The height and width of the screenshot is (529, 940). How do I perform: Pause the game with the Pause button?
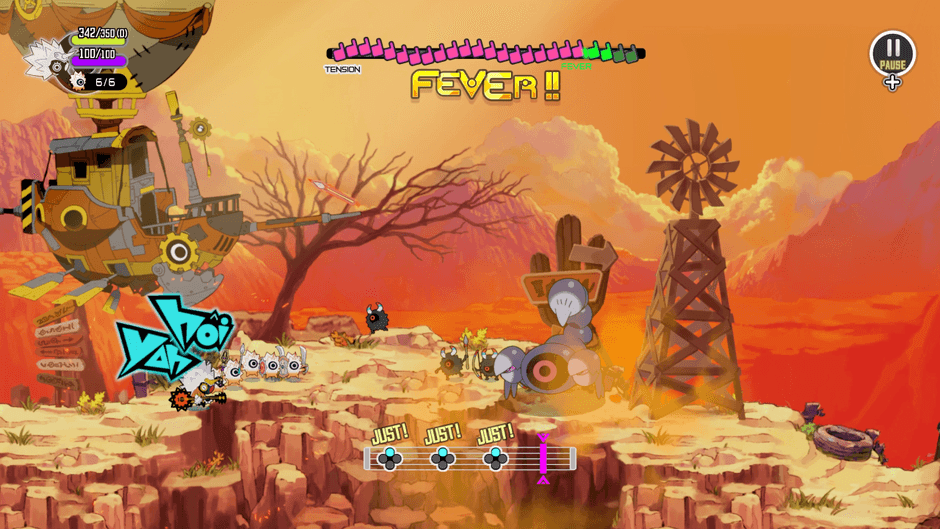(x=892, y=53)
